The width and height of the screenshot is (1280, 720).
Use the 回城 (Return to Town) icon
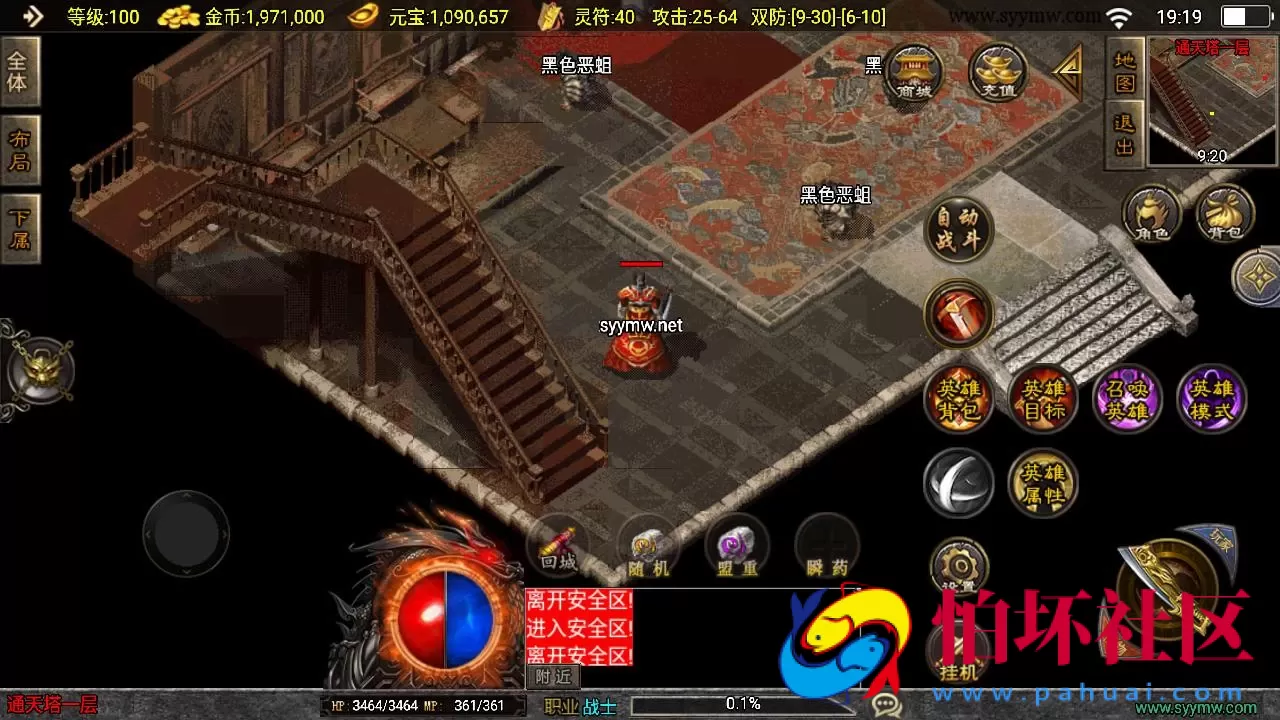pyautogui.click(x=558, y=548)
